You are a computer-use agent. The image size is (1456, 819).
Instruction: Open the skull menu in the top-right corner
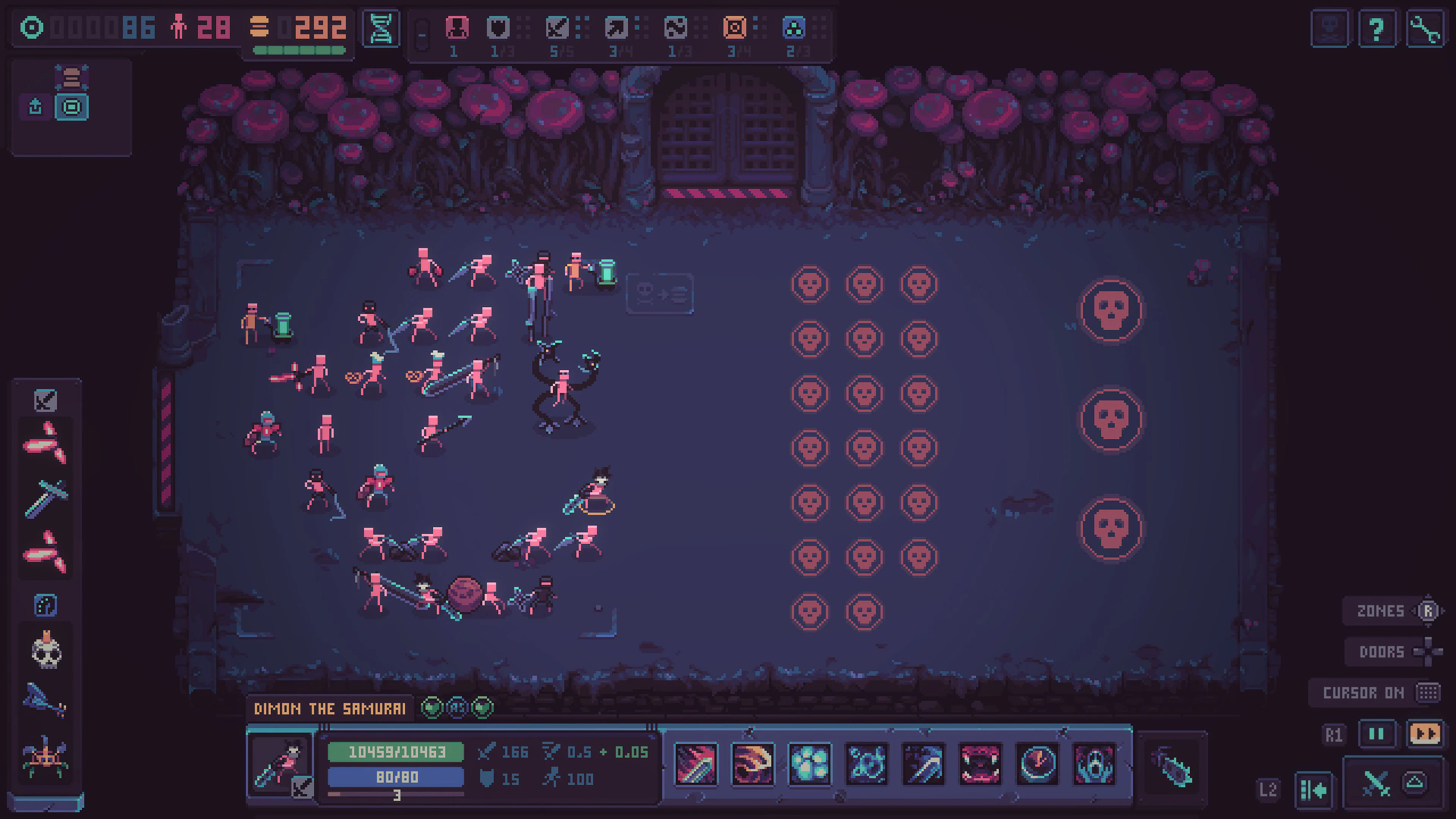click(1329, 27)
